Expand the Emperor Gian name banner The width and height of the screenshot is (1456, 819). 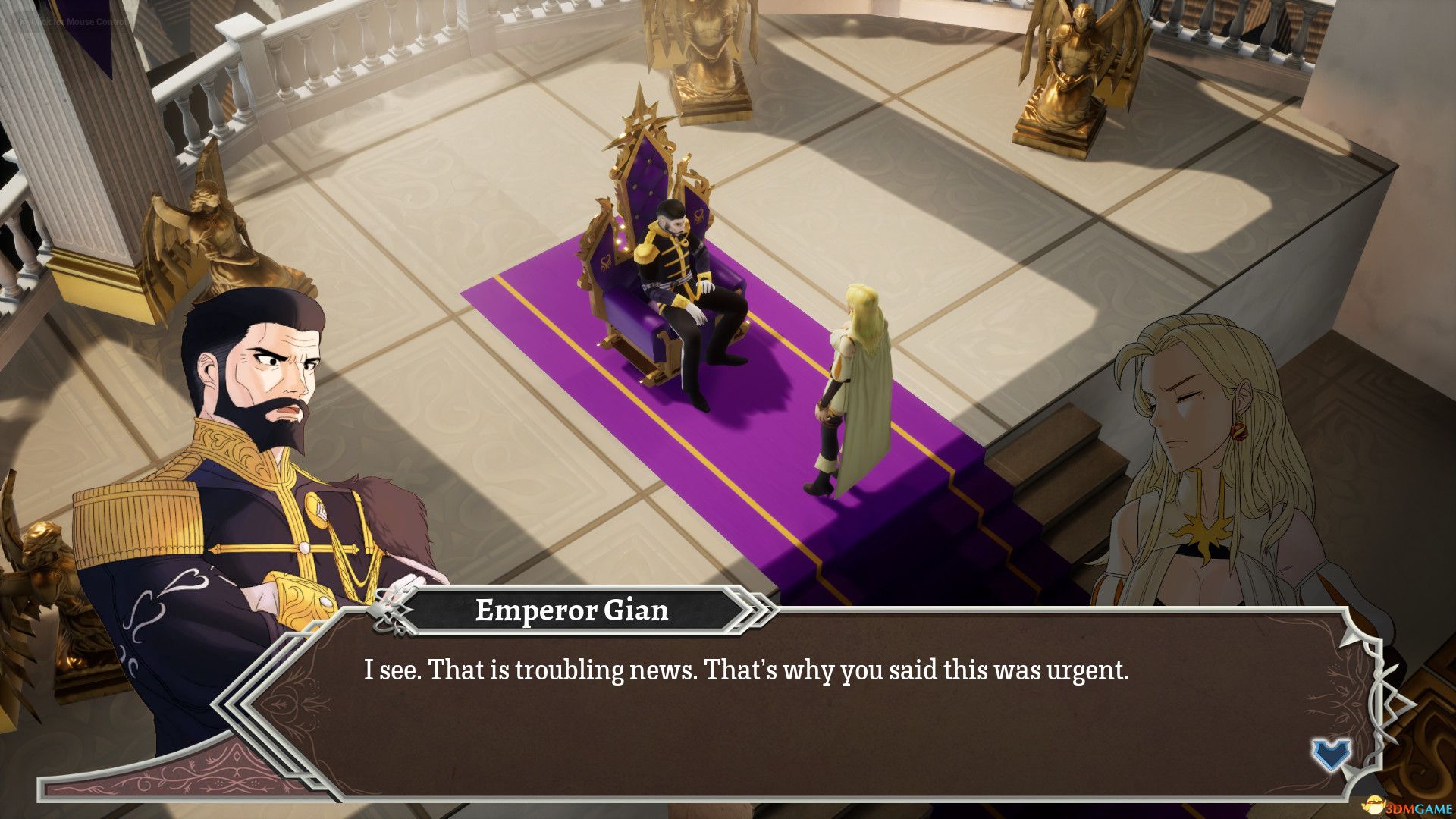[573, 612]
